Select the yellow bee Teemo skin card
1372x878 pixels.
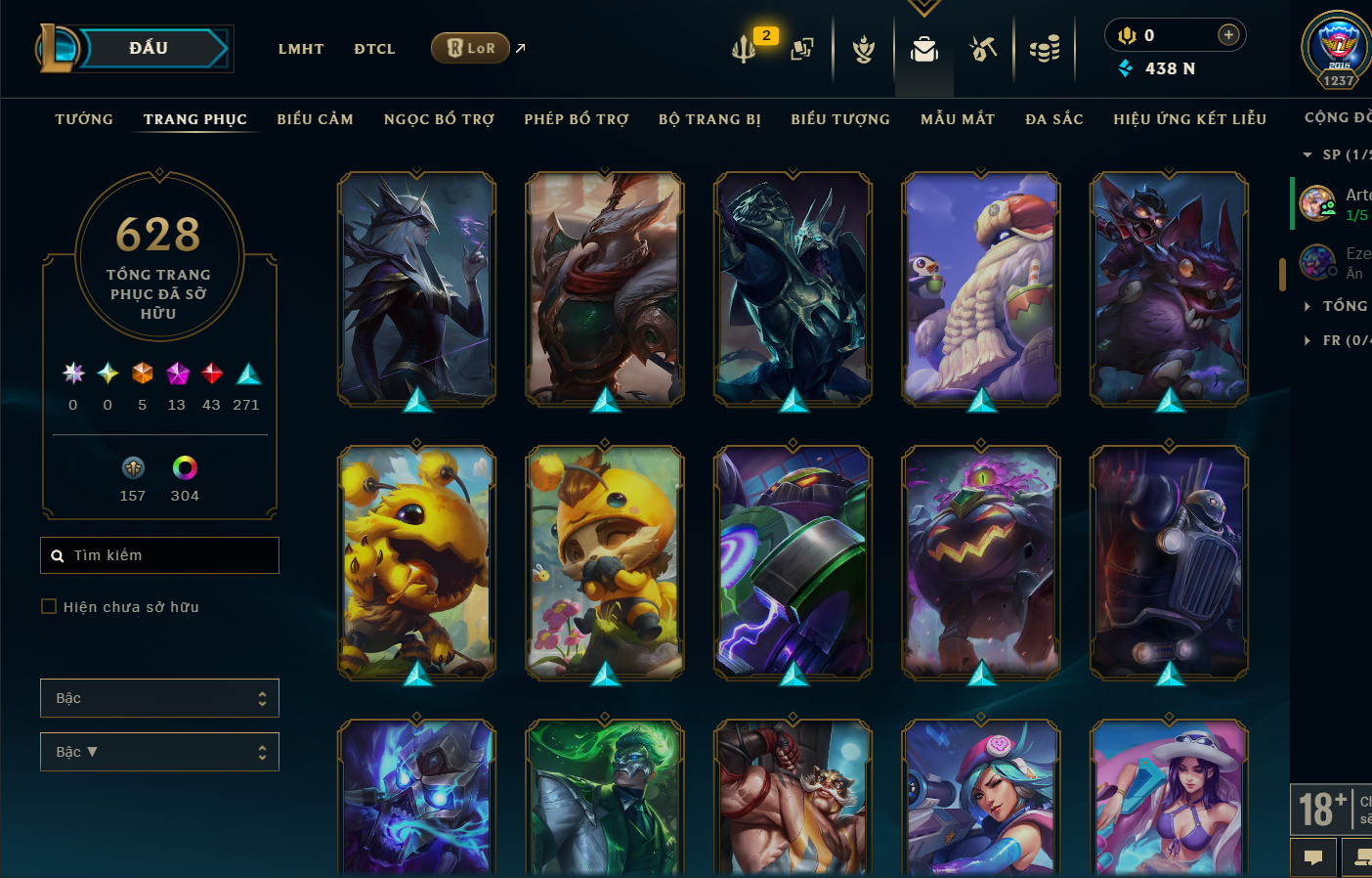tap(605, 562)
